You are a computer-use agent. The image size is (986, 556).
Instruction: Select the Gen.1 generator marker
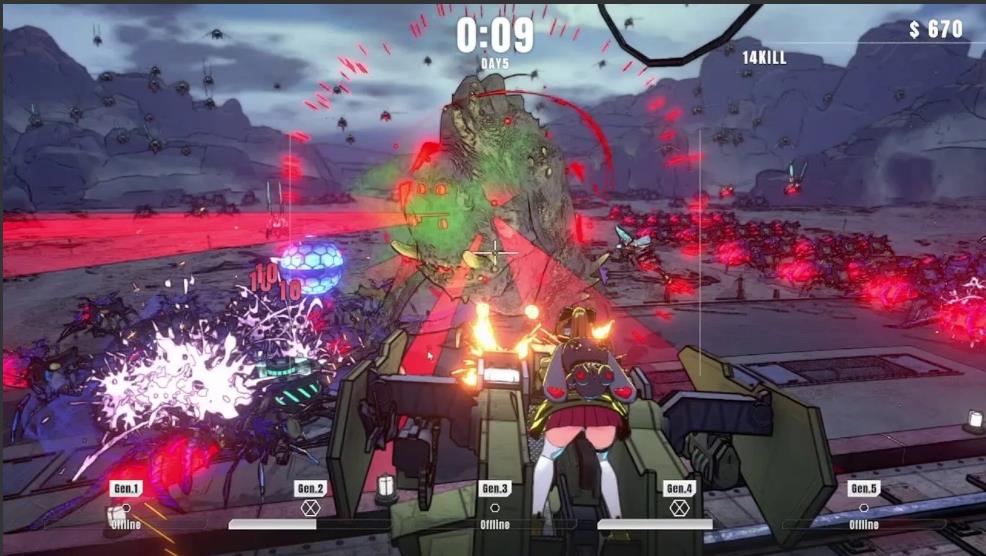click(x=126, y=489)
